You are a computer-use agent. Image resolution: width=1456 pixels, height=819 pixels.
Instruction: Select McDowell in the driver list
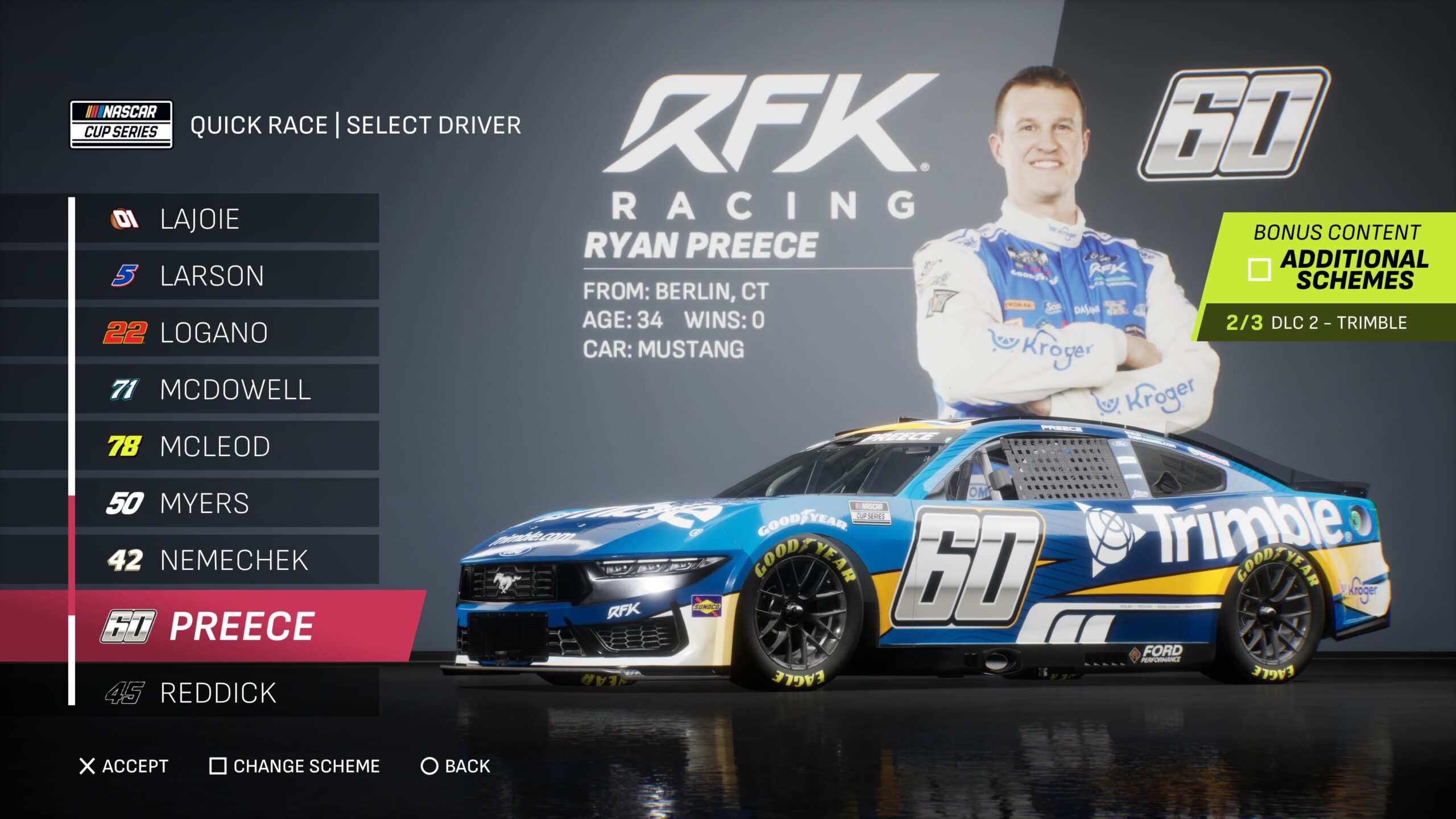point(227,390)
